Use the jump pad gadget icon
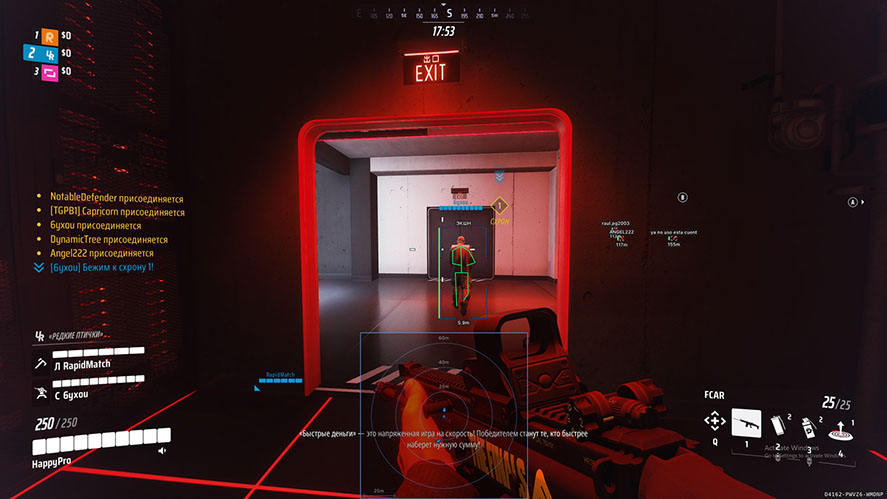The height and width of the screenshot is (499, 887). pyautogui.click(x=840, y=430)
